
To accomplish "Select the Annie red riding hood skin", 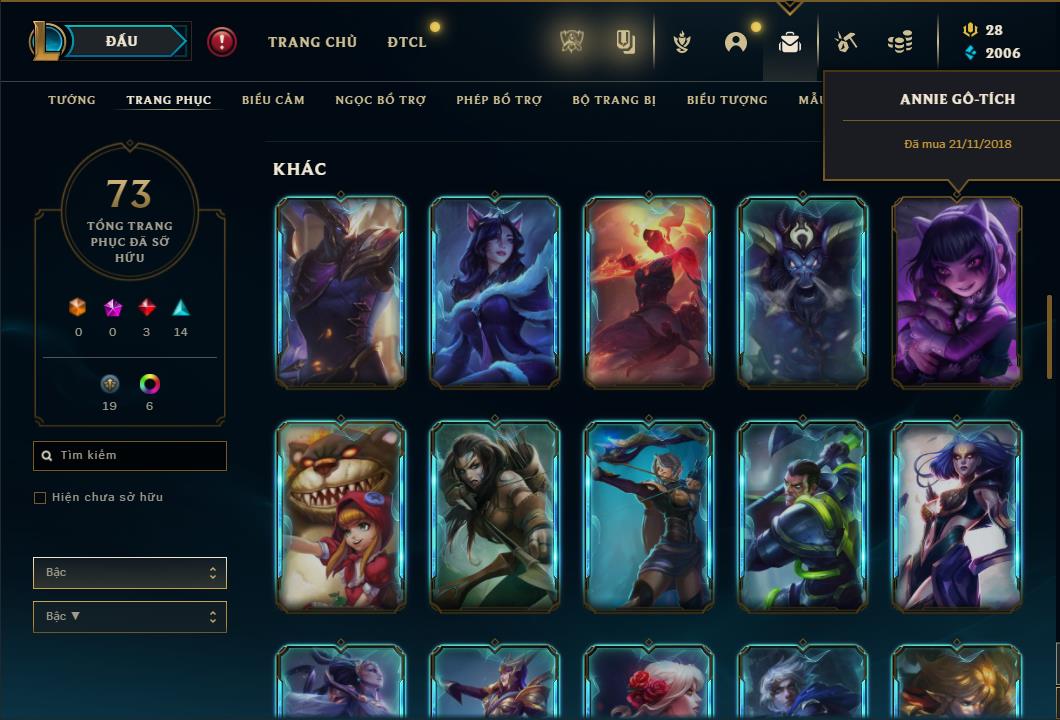I will (340, 516).
